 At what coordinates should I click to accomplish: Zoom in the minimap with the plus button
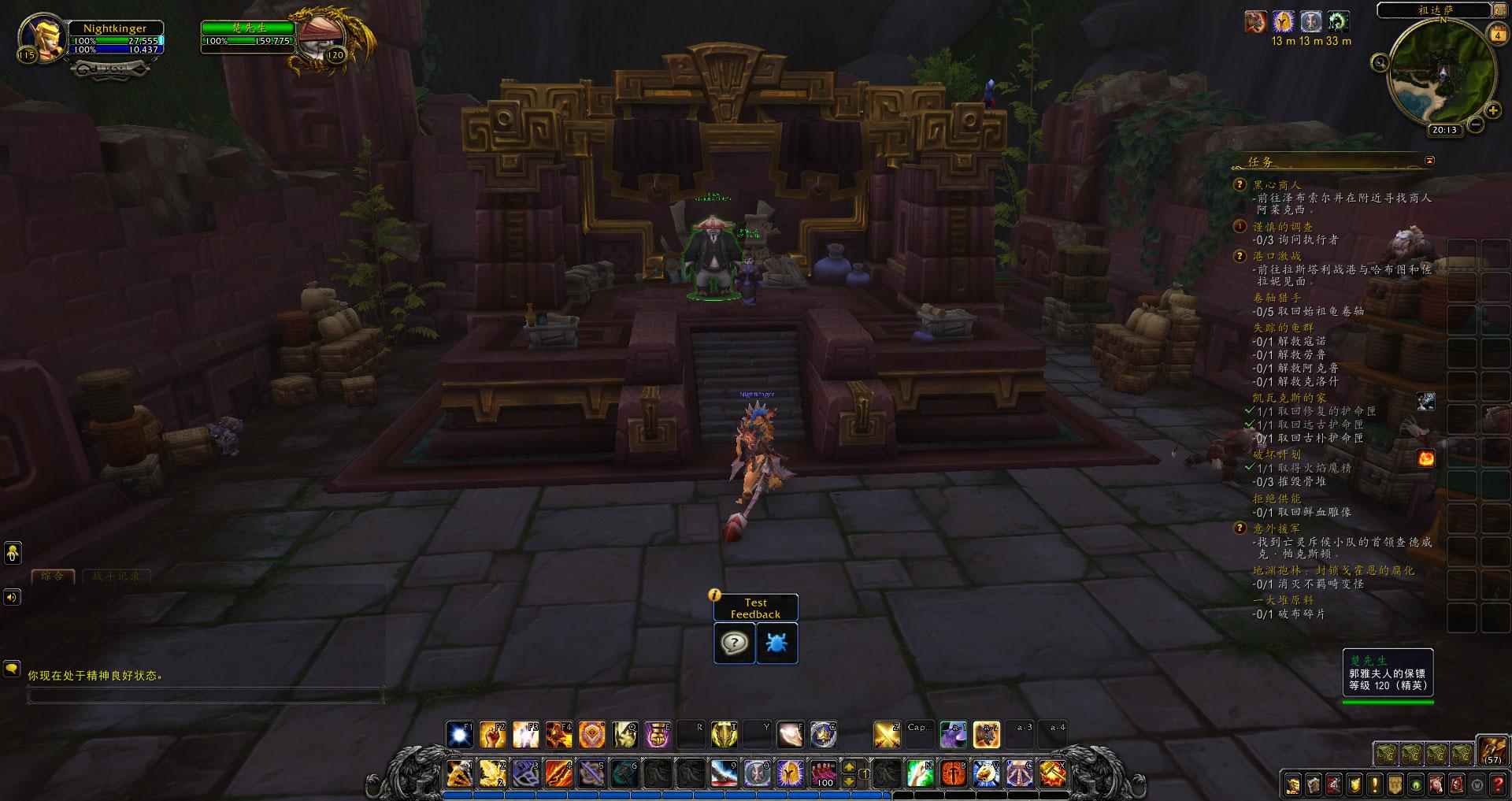coord(1492,110)
